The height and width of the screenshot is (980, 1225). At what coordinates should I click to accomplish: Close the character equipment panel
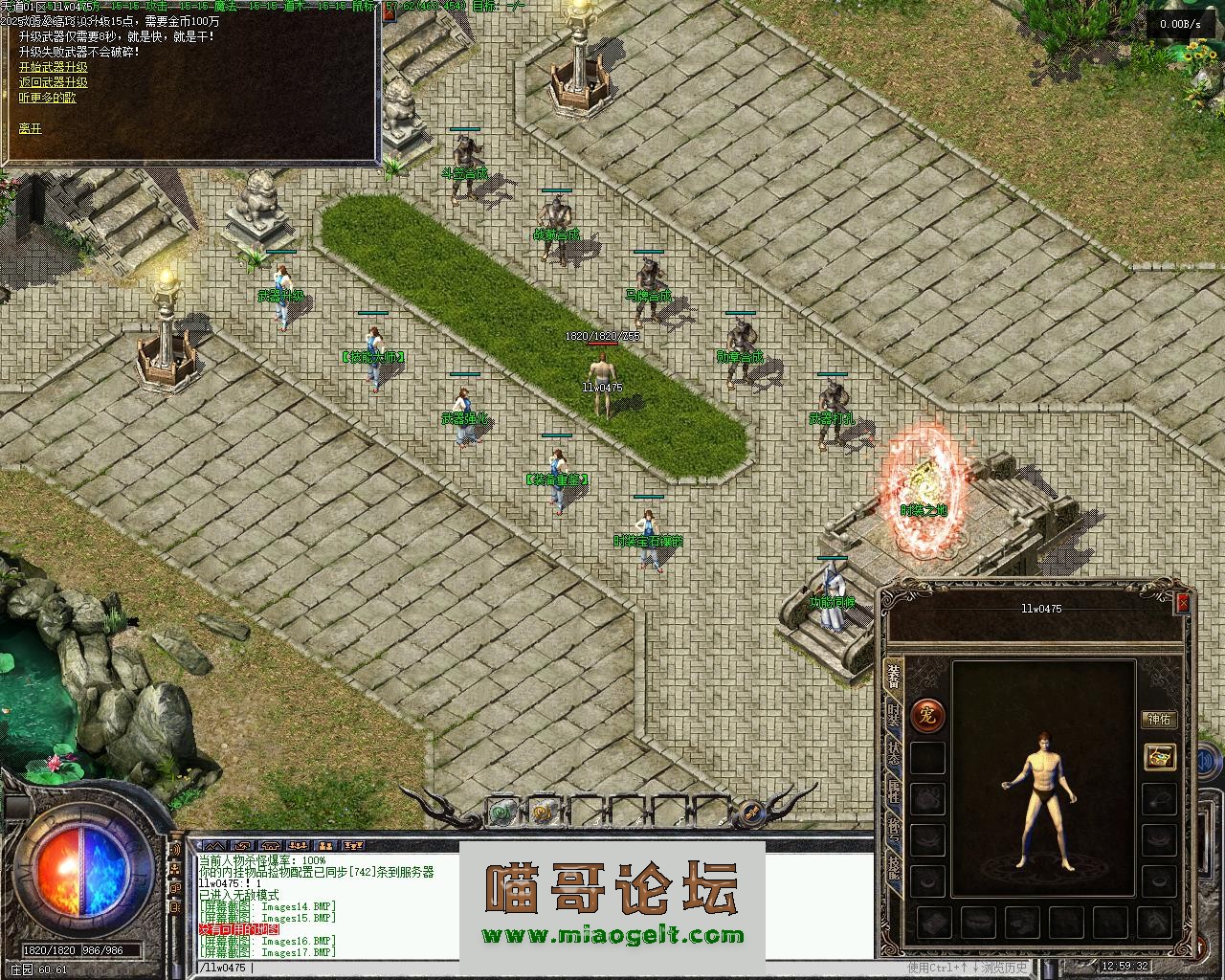1183,603
